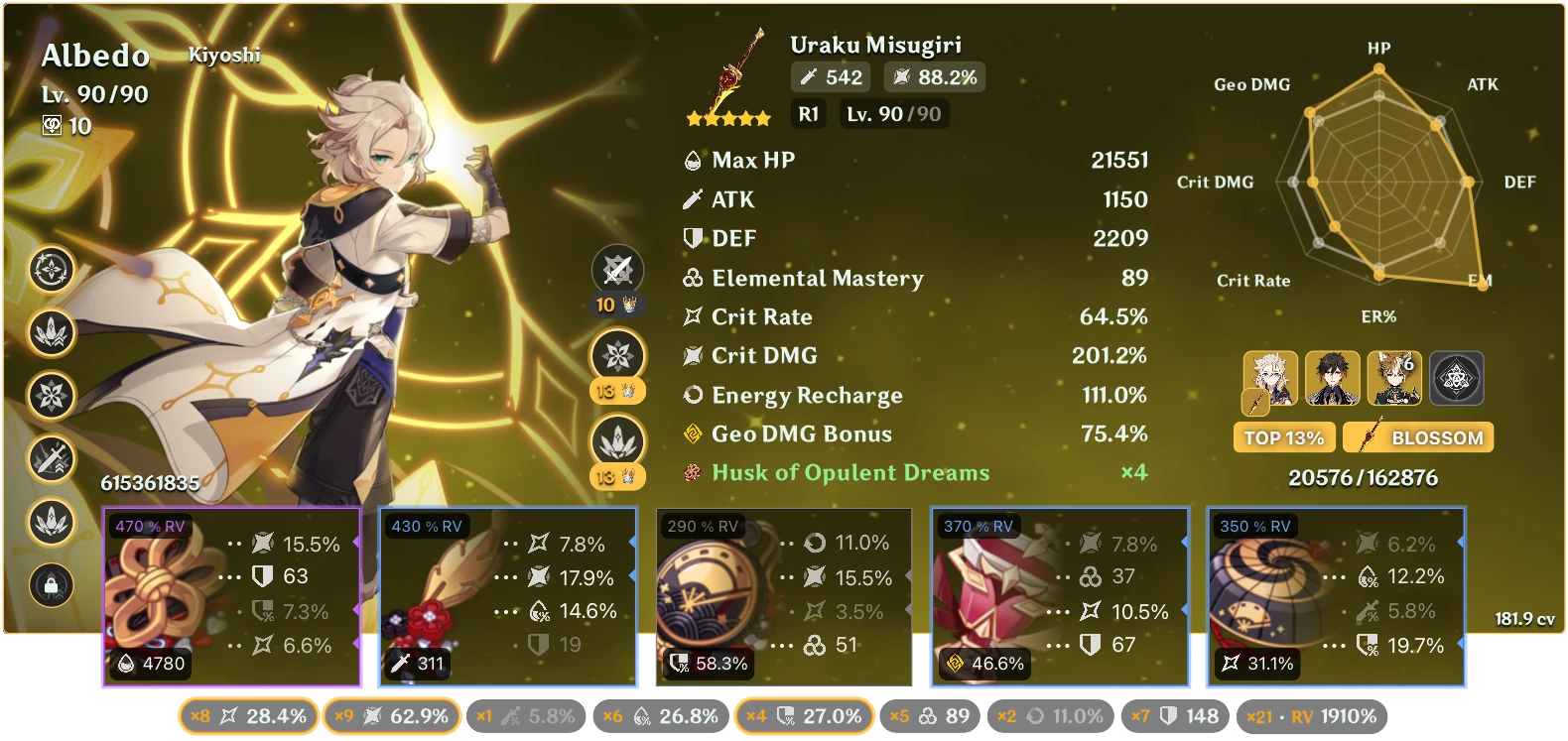The image size is (1568, 741).
Task: Open the level 10 Normal Attack talent icon
Action: tap(618, 270)
